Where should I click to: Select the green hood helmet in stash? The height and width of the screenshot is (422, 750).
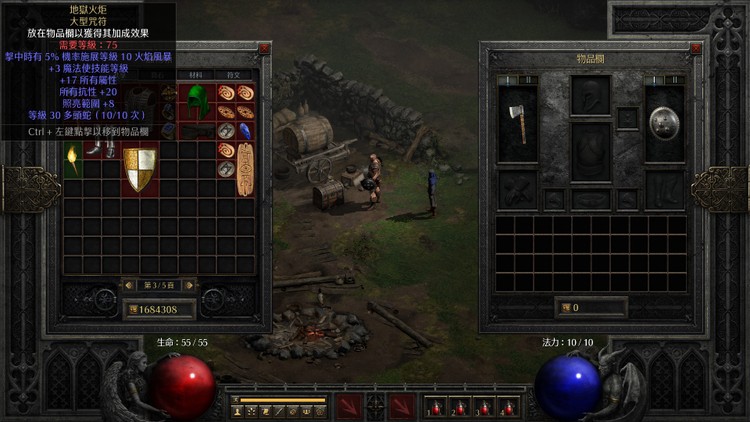pyautogui.click(x=198, y=101)
